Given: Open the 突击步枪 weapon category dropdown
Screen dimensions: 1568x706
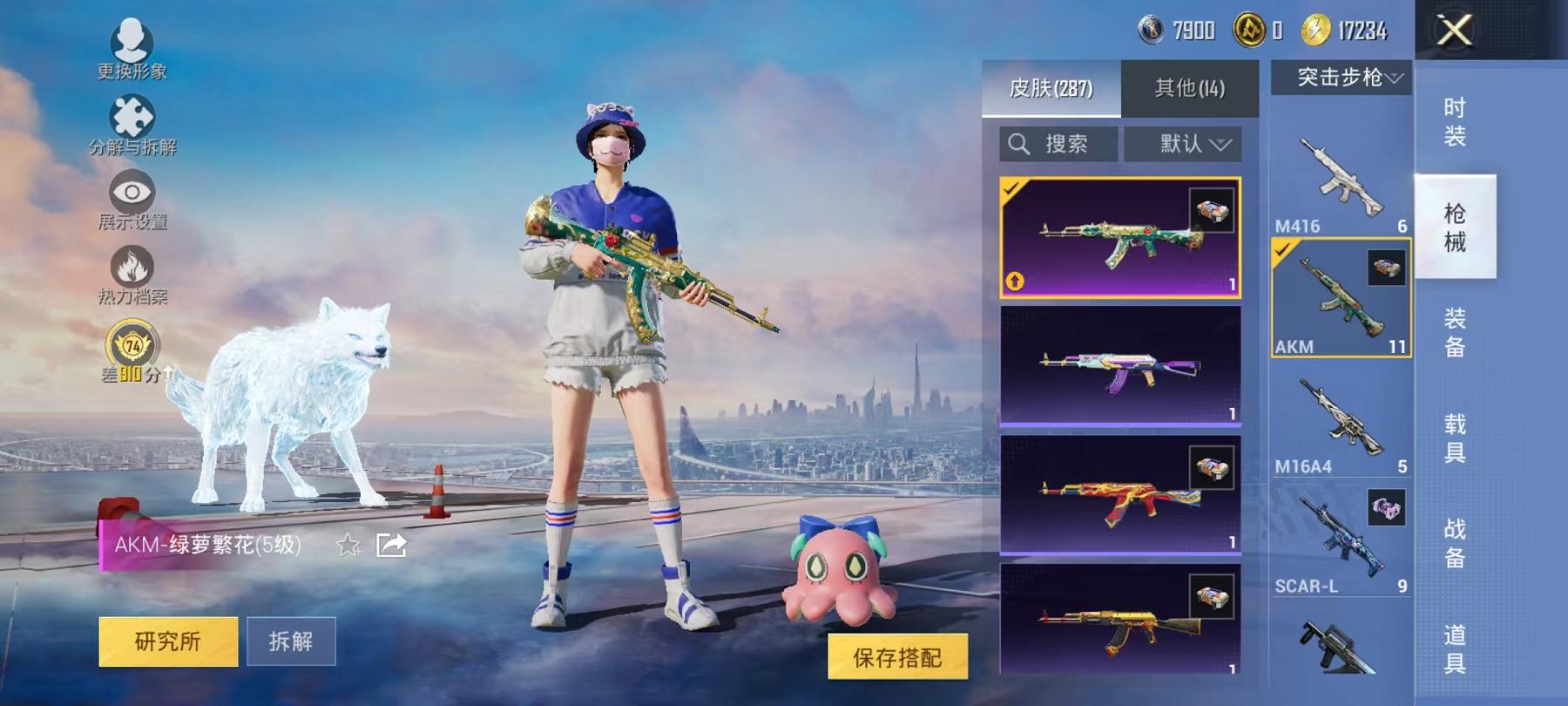Looking at the screenshot, I should tap(1342, 78).
